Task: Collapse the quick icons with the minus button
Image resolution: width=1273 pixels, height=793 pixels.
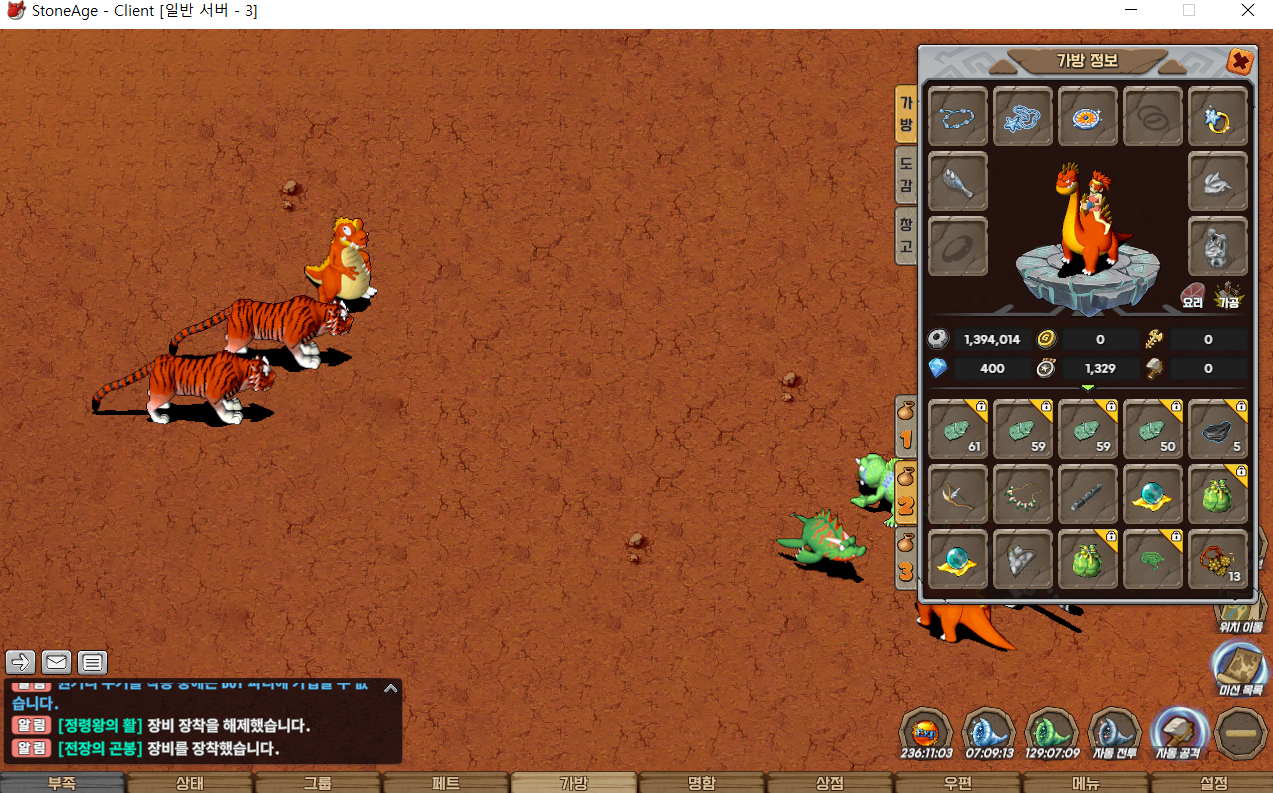Action: click(x=1241, y=733)
